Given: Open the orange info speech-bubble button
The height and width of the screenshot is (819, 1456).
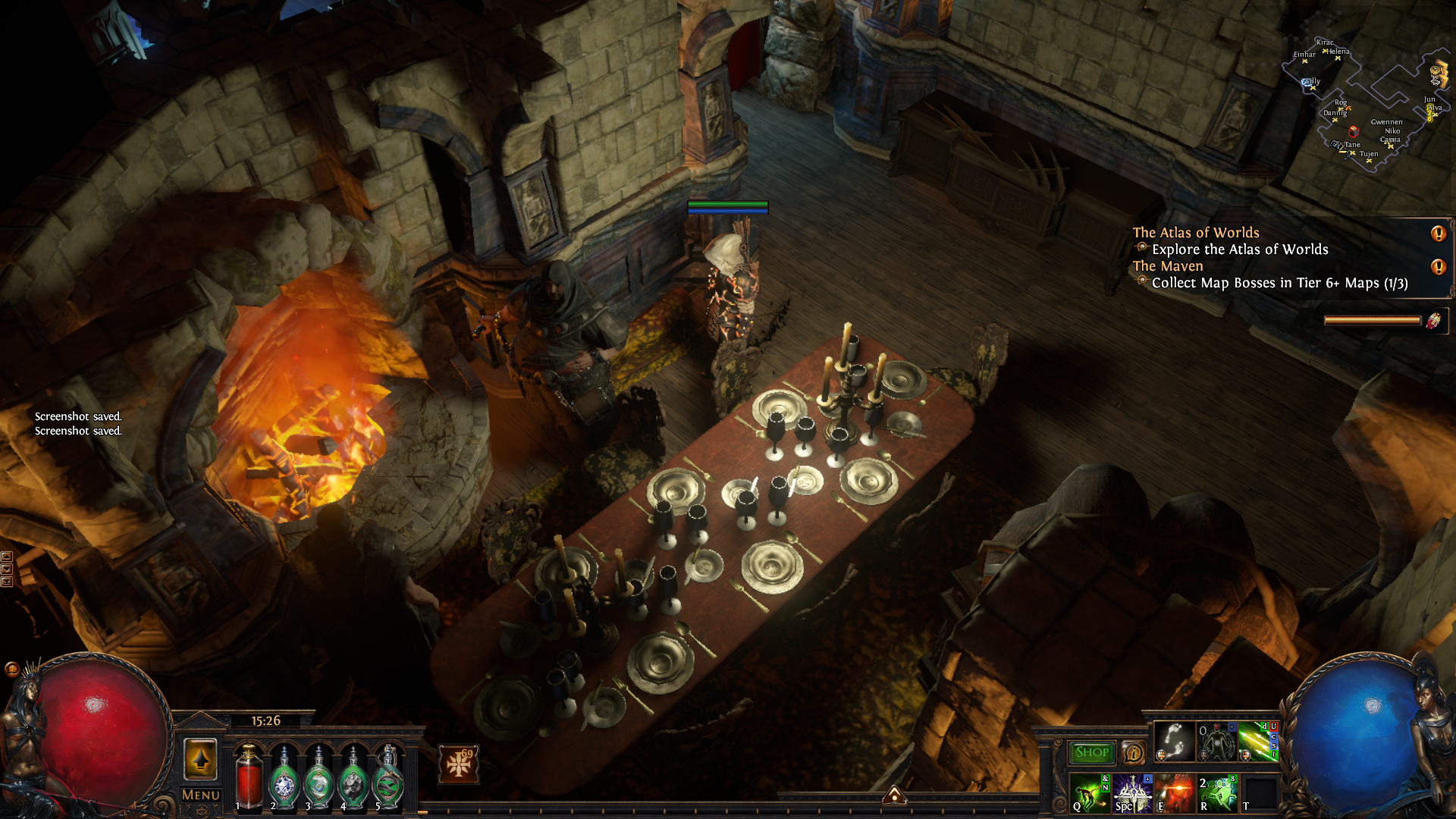Looking at the screenshot, I should point(1133,752).
